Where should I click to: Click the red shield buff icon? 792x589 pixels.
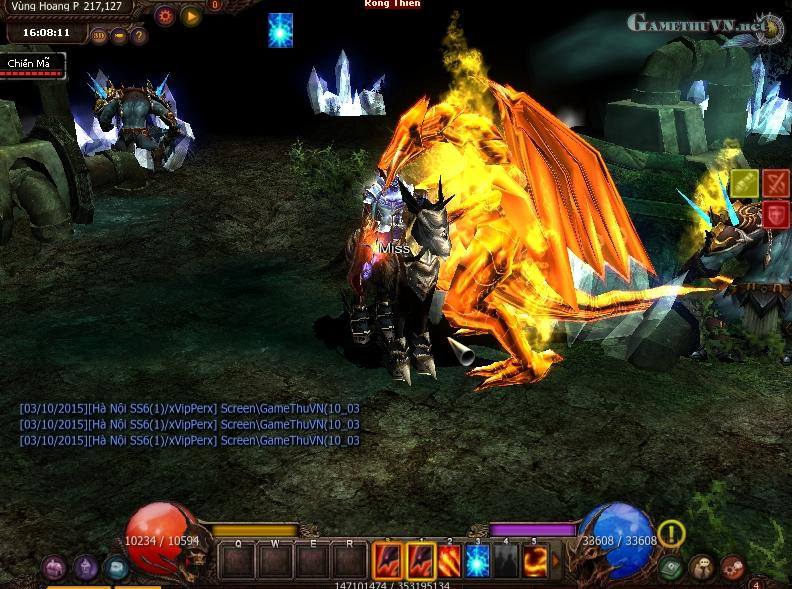click(x=776, y=214)
